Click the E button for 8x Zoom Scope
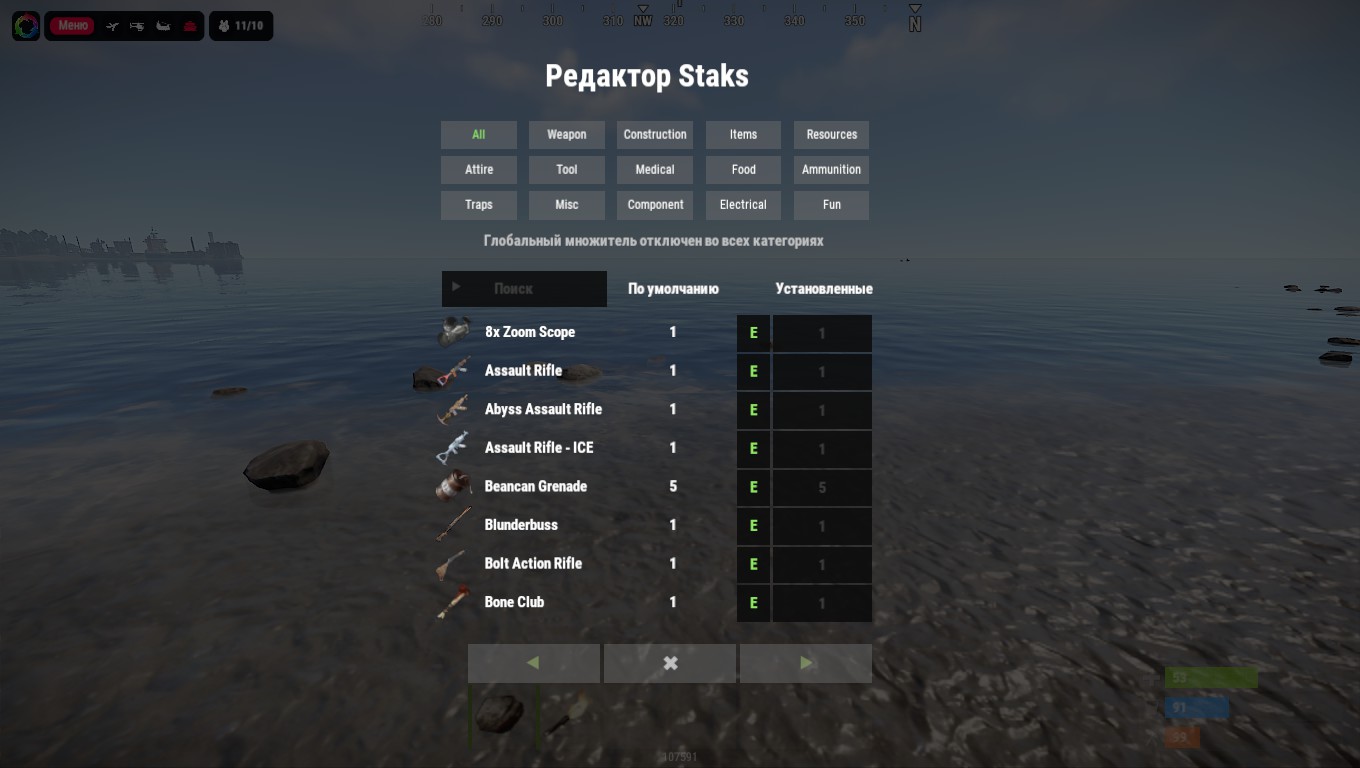 click(753, 333)
